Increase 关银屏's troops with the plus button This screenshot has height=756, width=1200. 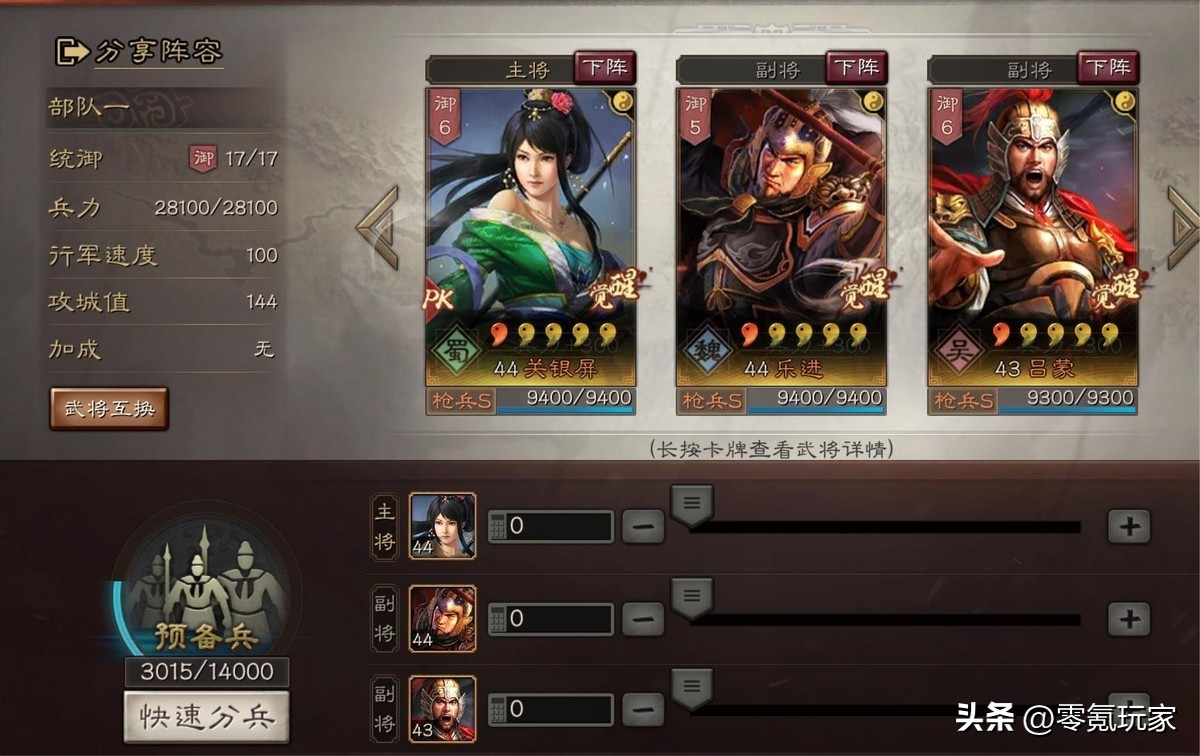coord(1129,526)
